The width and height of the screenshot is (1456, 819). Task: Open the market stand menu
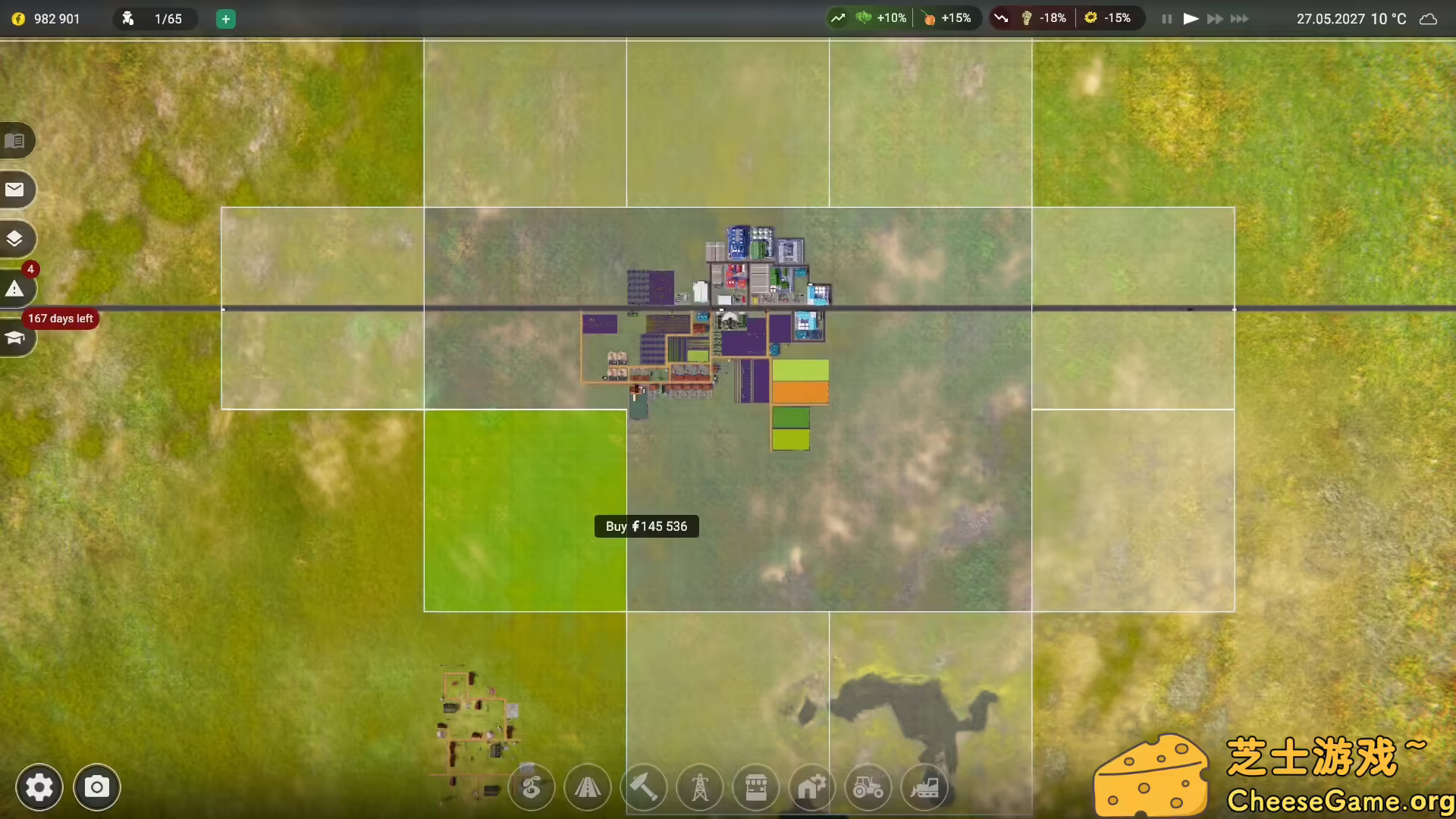(756, 788)
